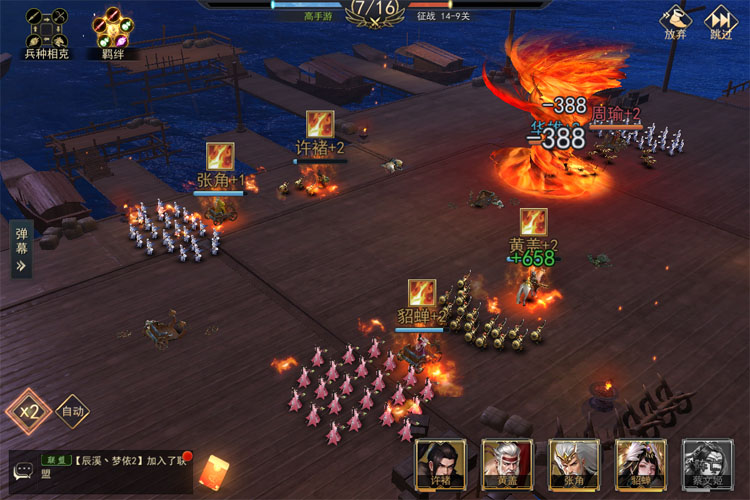Expand the 弹幕 bullet comments panel
The image size is (750, 500).
[x=21, y=250]
